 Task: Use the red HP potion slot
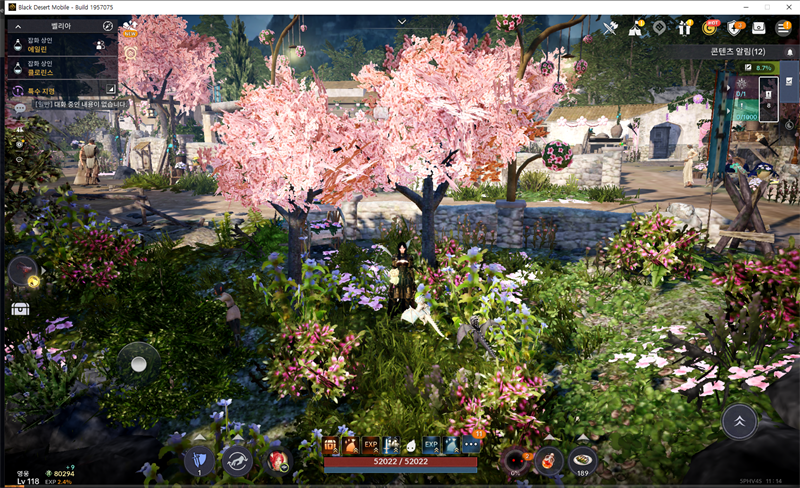(547, 460)
